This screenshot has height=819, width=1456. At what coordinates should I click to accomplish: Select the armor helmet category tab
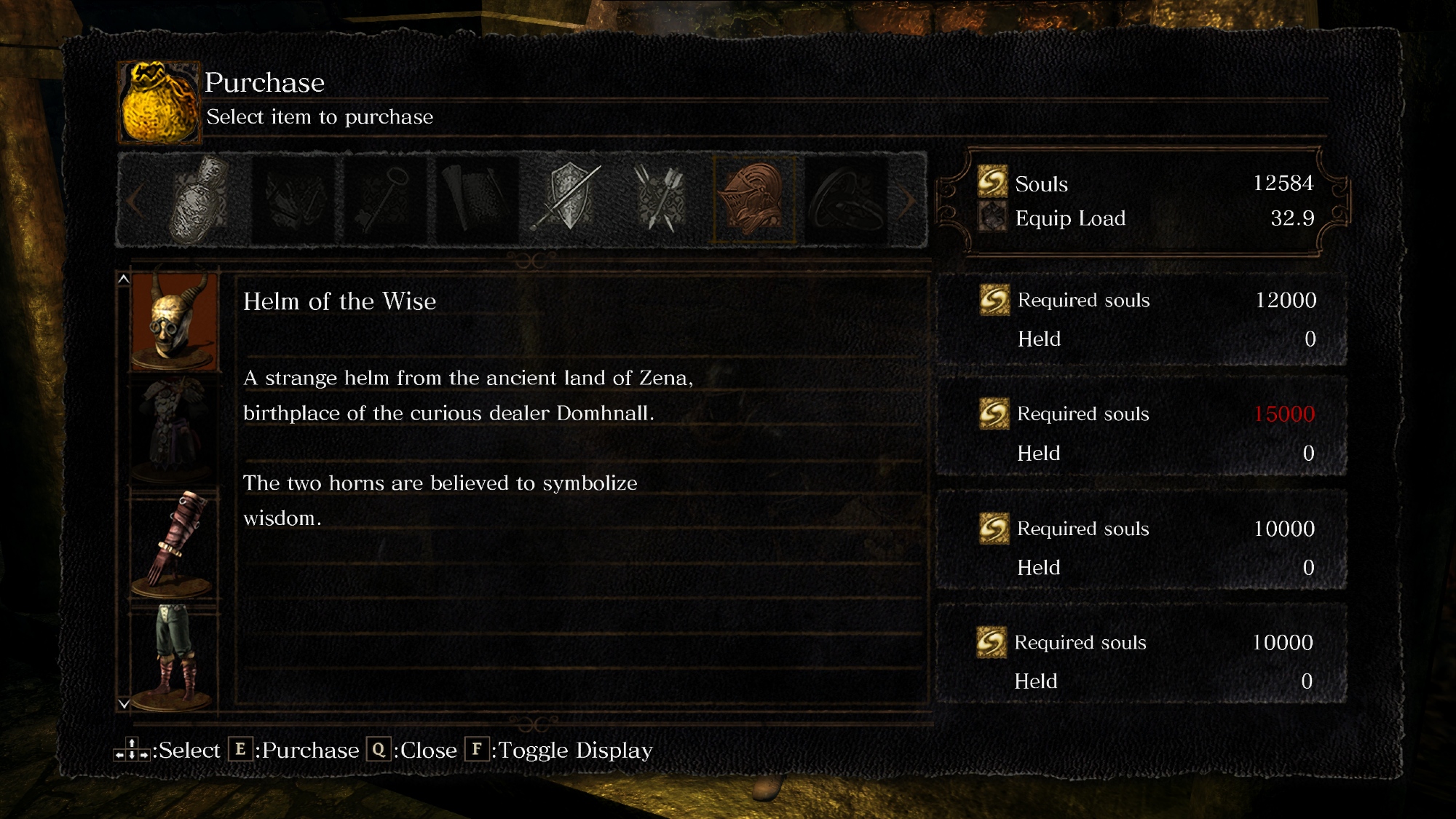[x=753, y=198]
